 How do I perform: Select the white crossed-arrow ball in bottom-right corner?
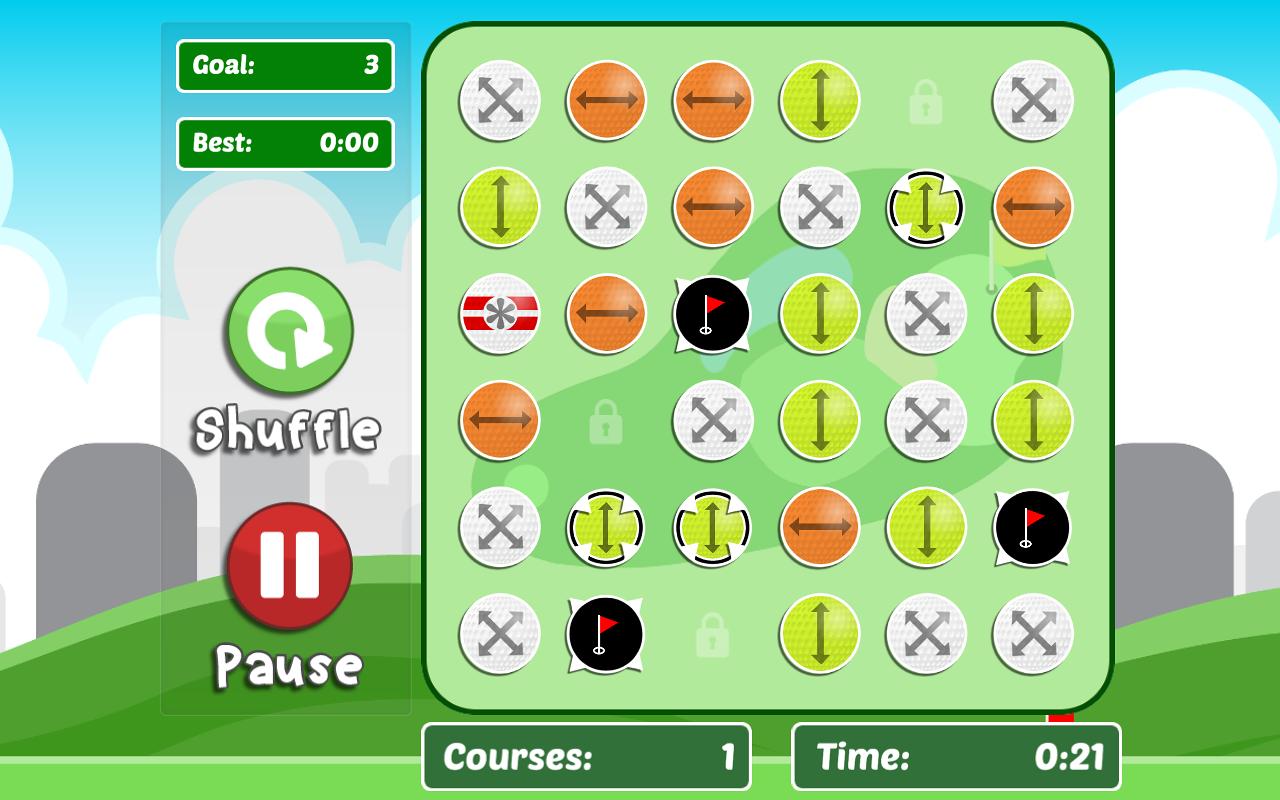coord(1031,633)
